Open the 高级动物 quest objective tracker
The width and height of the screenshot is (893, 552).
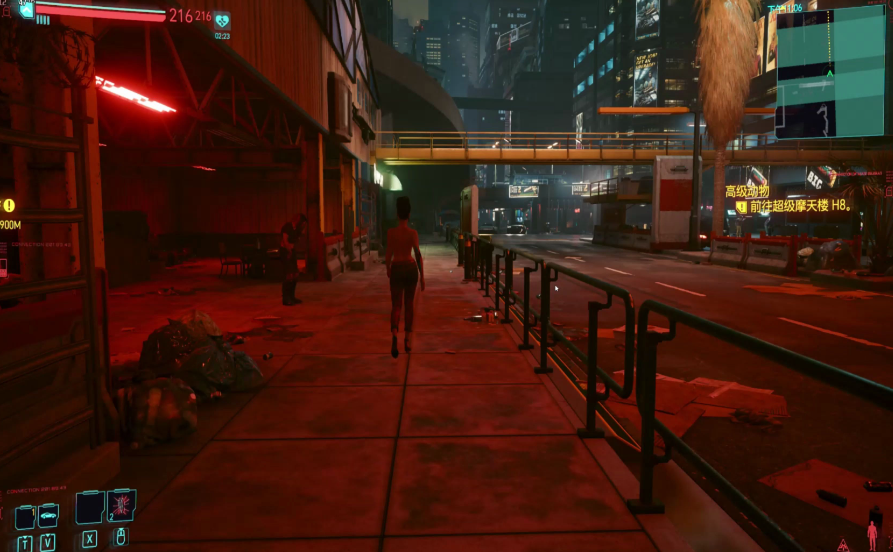[747, 191]
